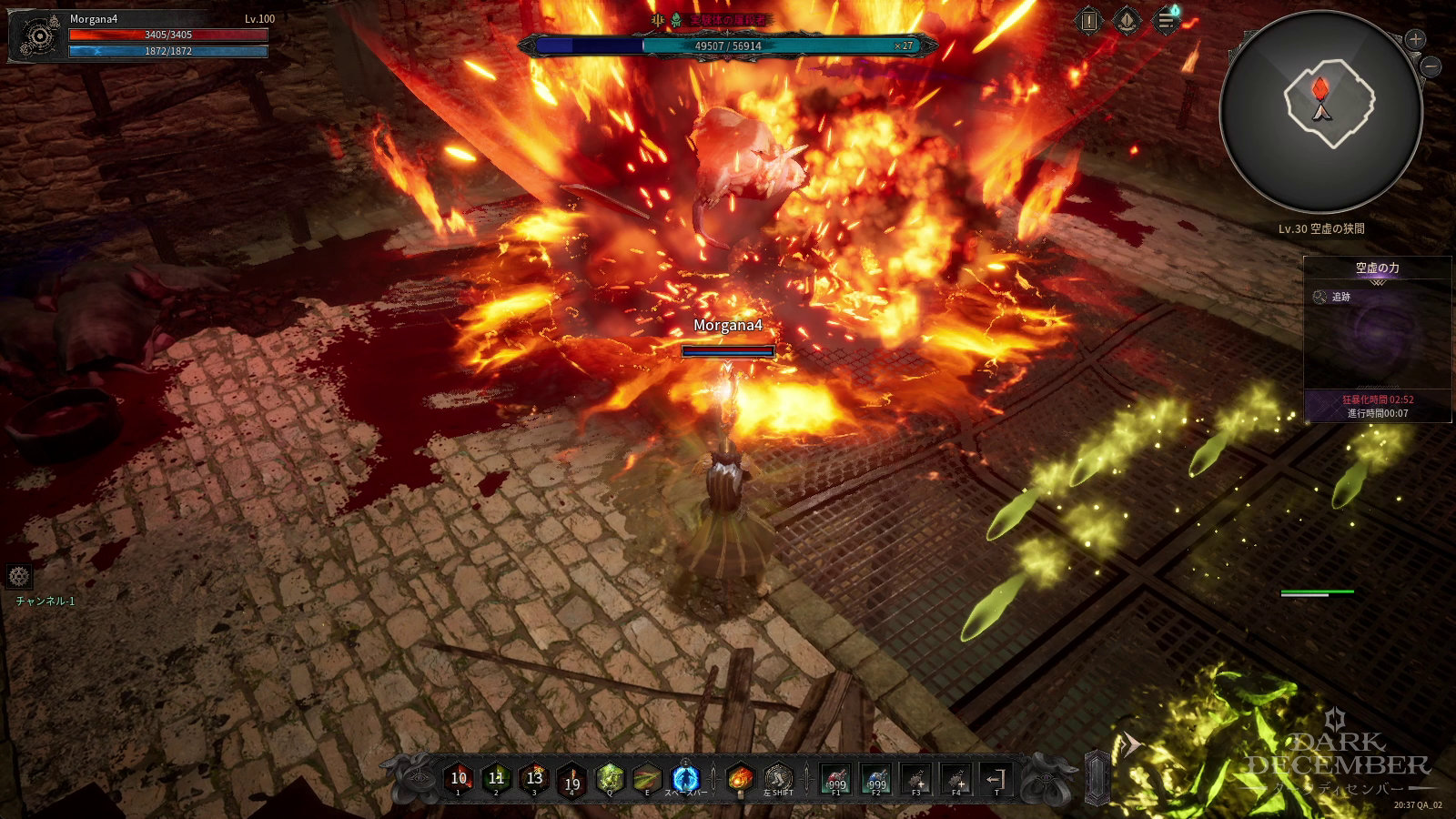Activate skill slot 1 showing cooldown 10
Screen dimensions: 1456x819
pos(459,779)
